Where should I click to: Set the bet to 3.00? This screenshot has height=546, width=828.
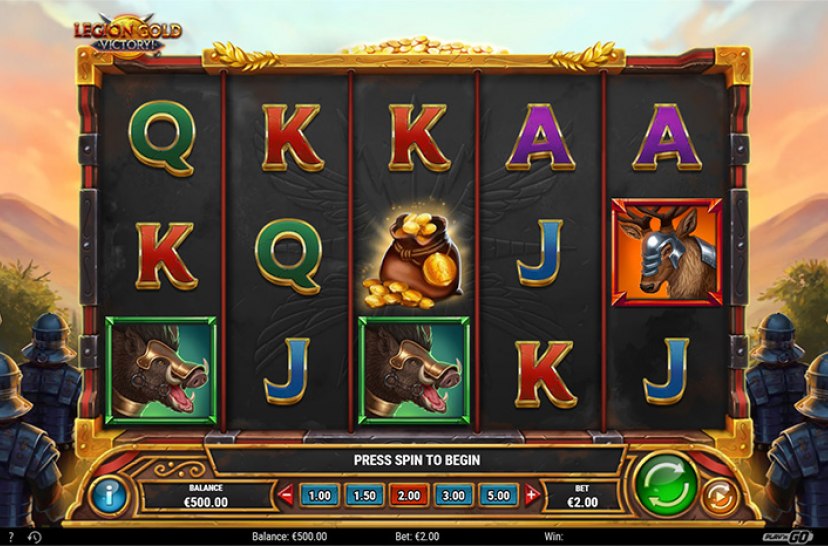tap(453, 495)
